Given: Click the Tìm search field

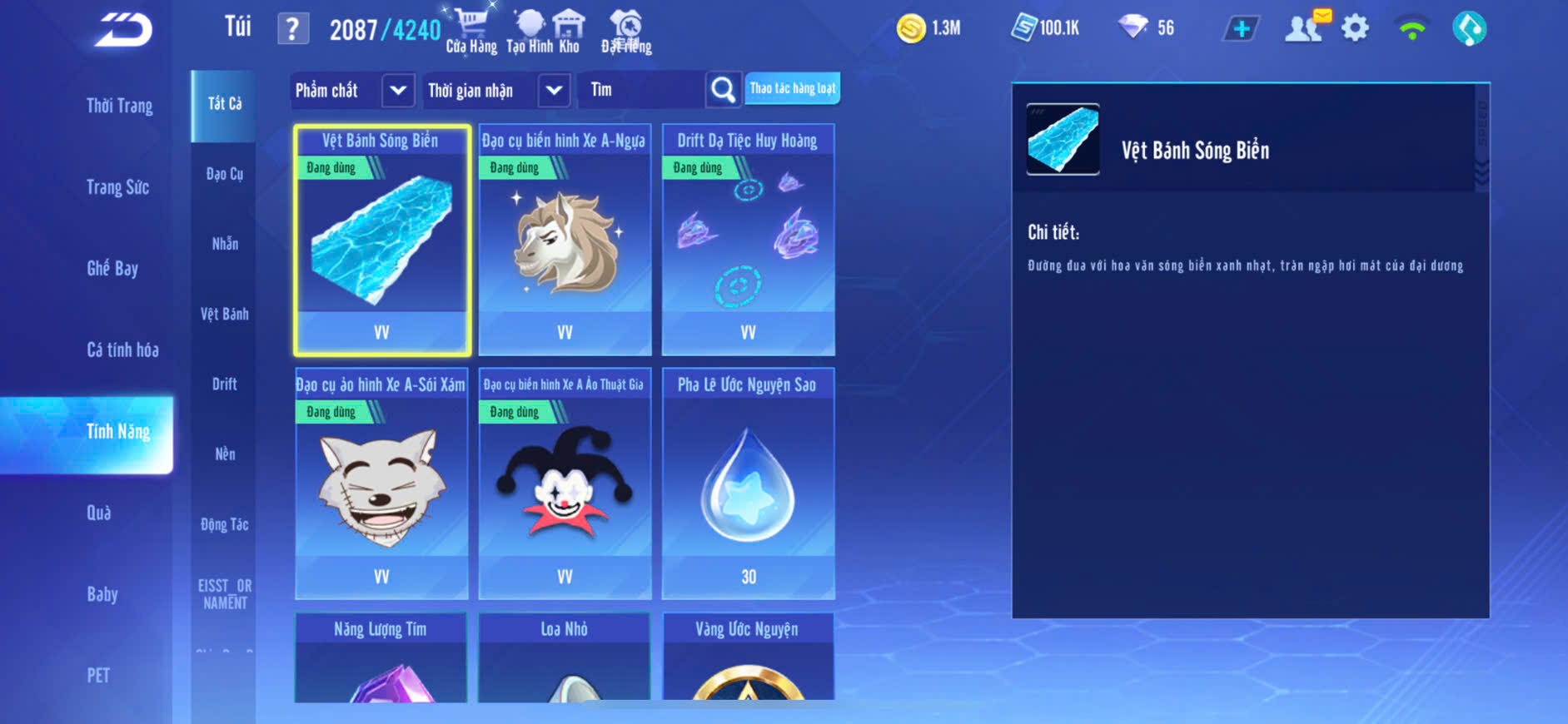Looking at the screenshot, I should pyautogui.click(x=641, y=90).
